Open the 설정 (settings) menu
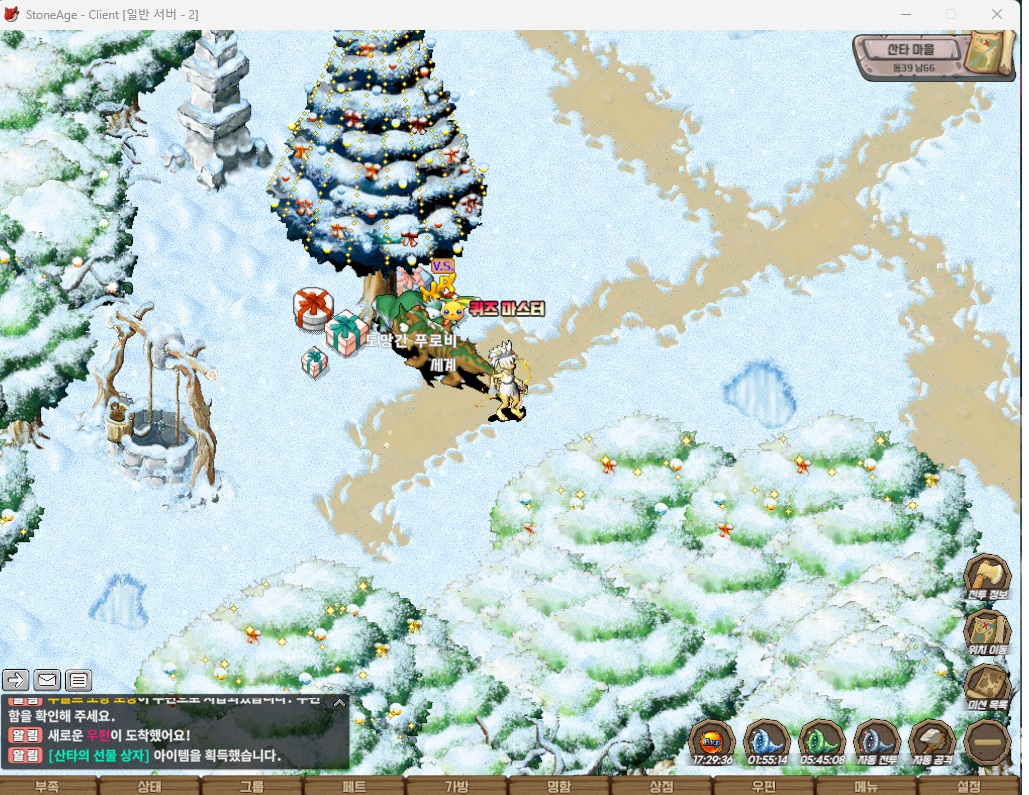This screenshot has height=795, width=1029. click(x=968, y=786)
